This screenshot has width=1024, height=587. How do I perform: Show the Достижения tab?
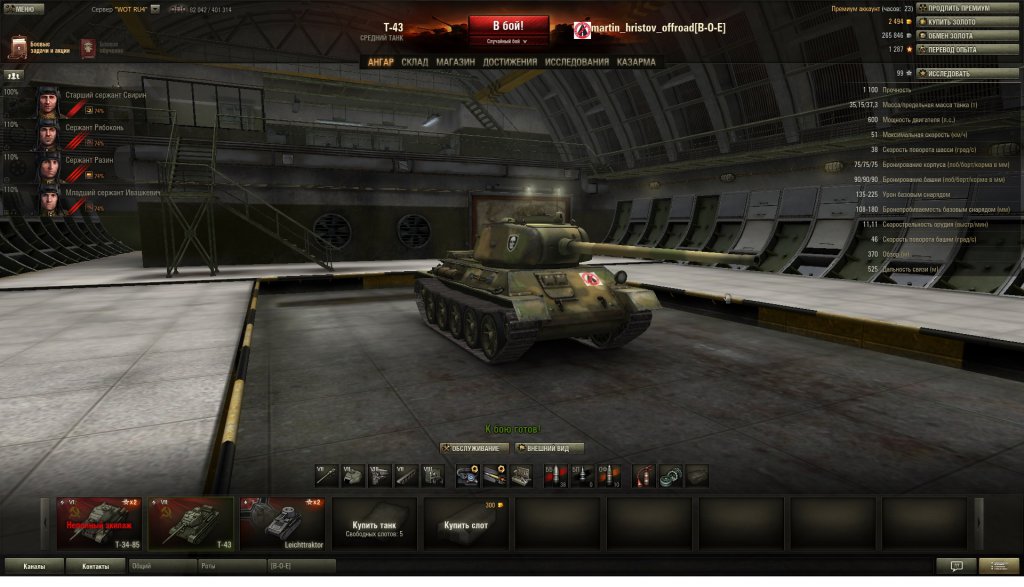pos(510,62)
